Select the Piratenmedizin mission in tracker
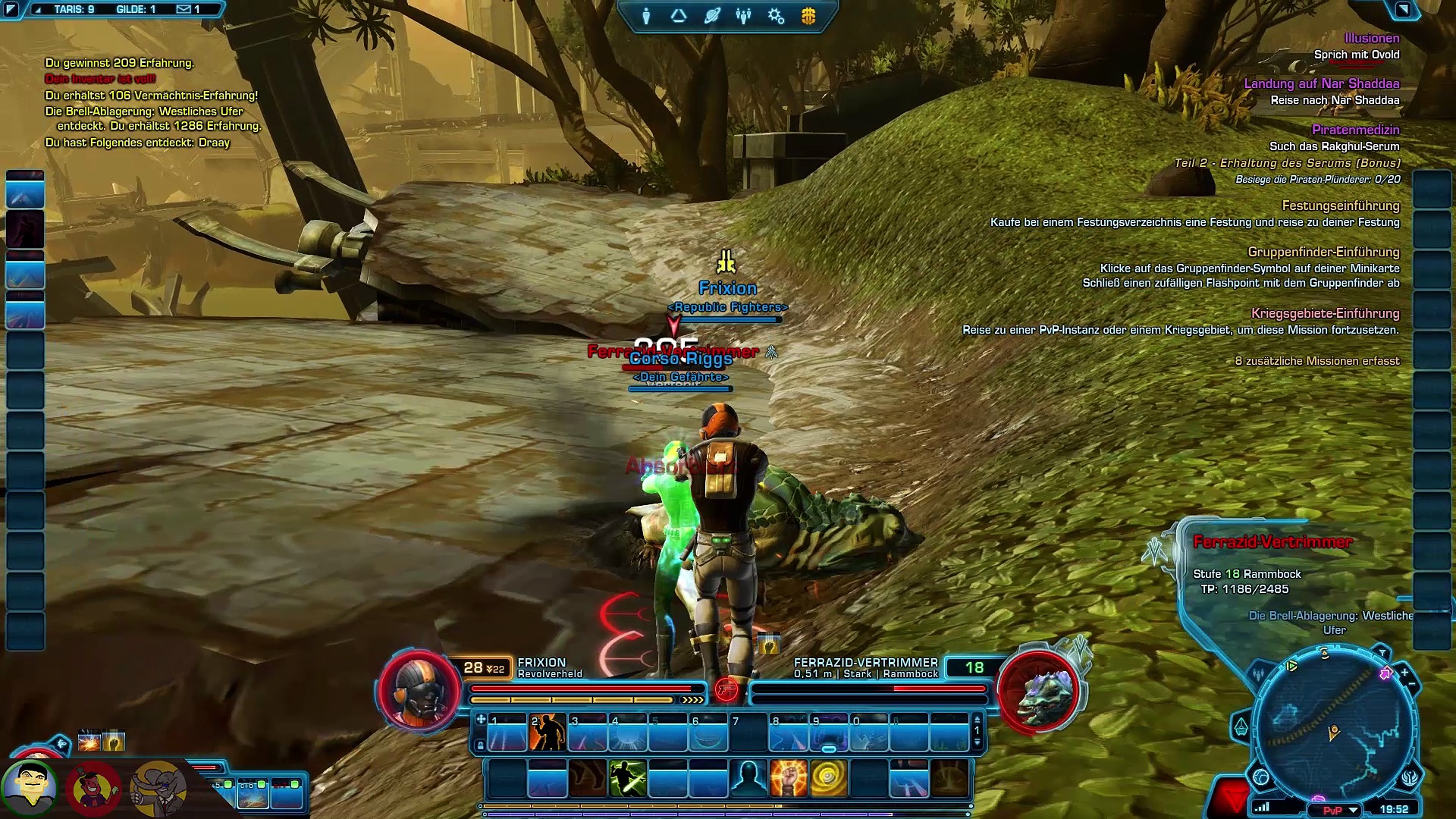The image size is (1456, 819). point(1355,130)
